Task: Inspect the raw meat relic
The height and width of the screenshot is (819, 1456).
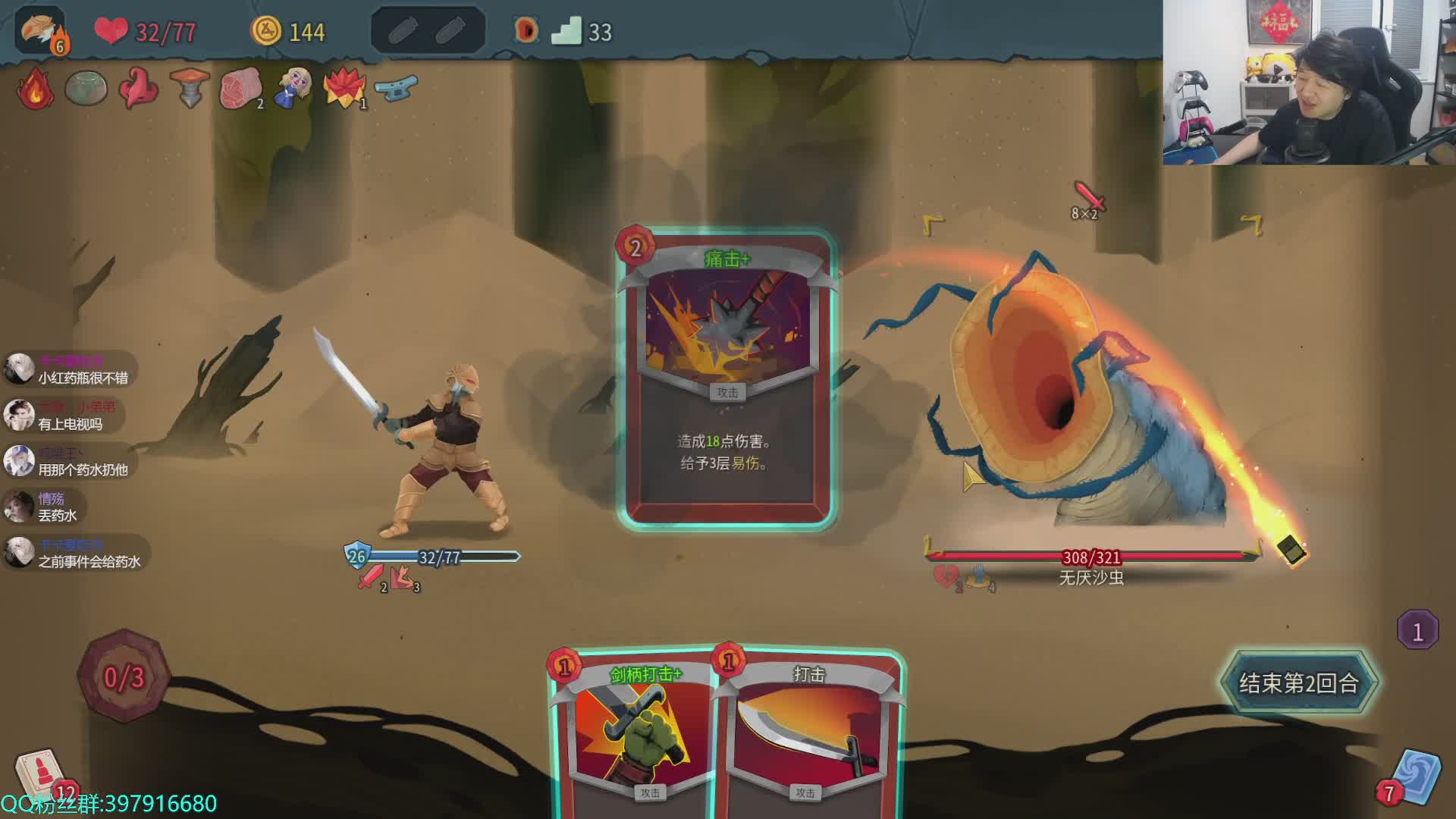Action: coord(240,89)
